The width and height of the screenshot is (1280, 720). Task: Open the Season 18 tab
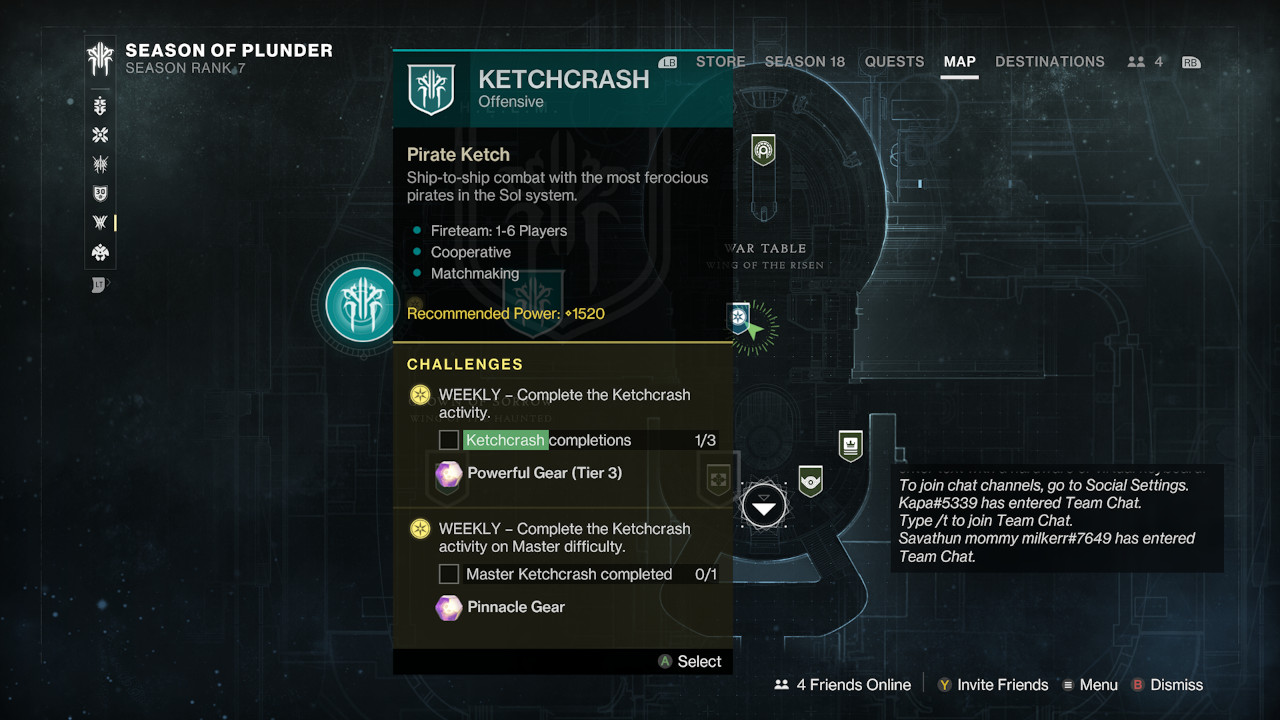click(x=804, y=62)
